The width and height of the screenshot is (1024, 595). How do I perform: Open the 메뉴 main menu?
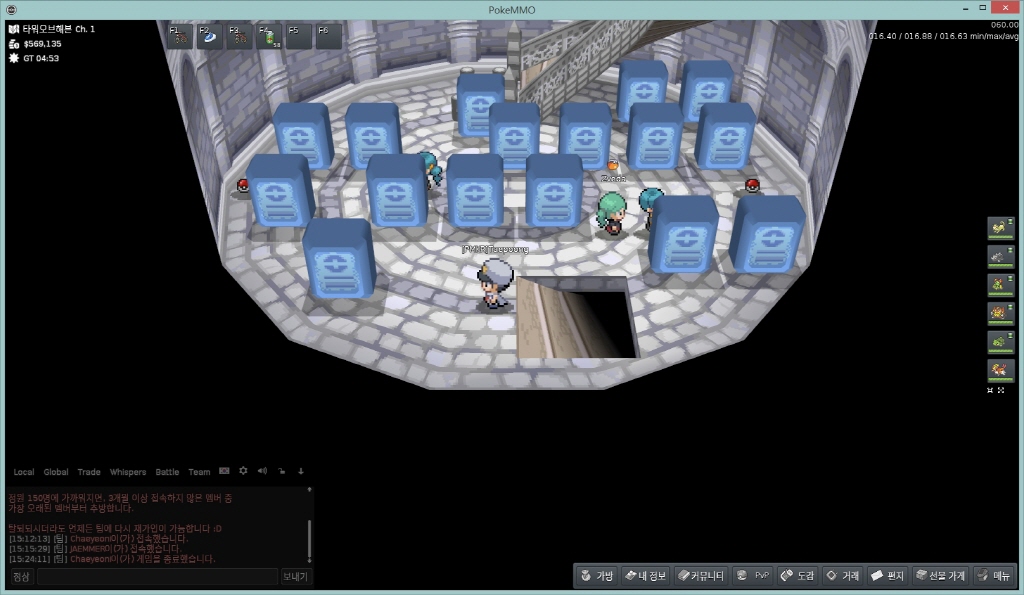tap(994, 576)
